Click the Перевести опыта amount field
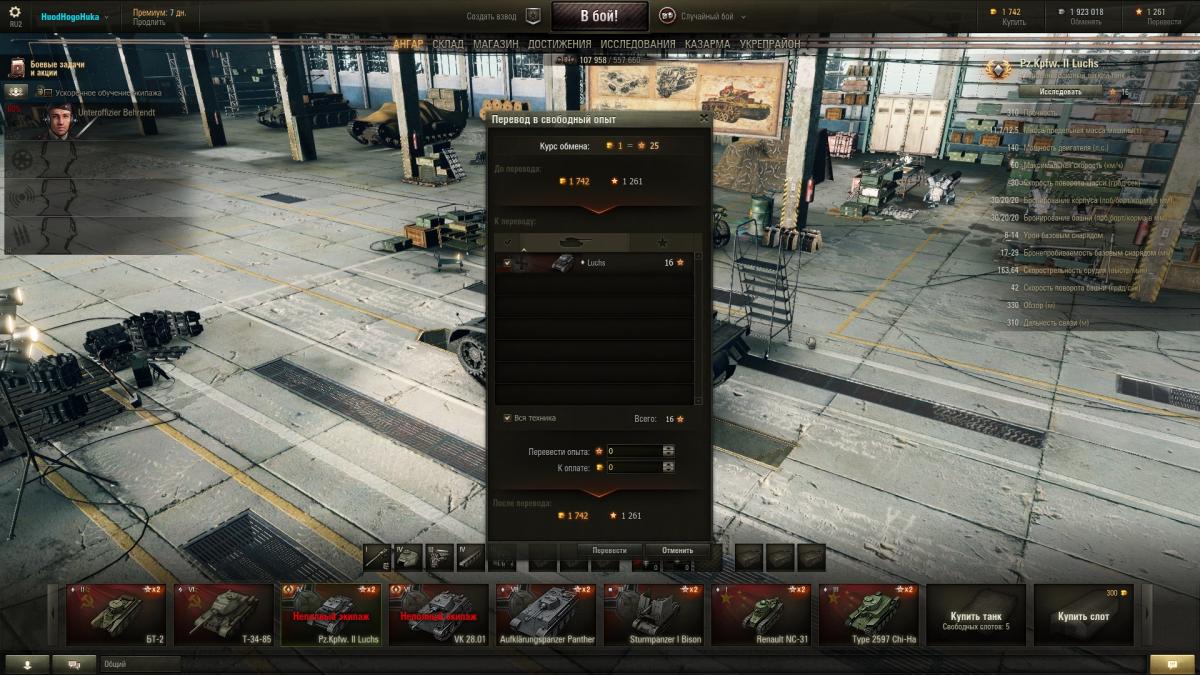 tap(632, 451)
